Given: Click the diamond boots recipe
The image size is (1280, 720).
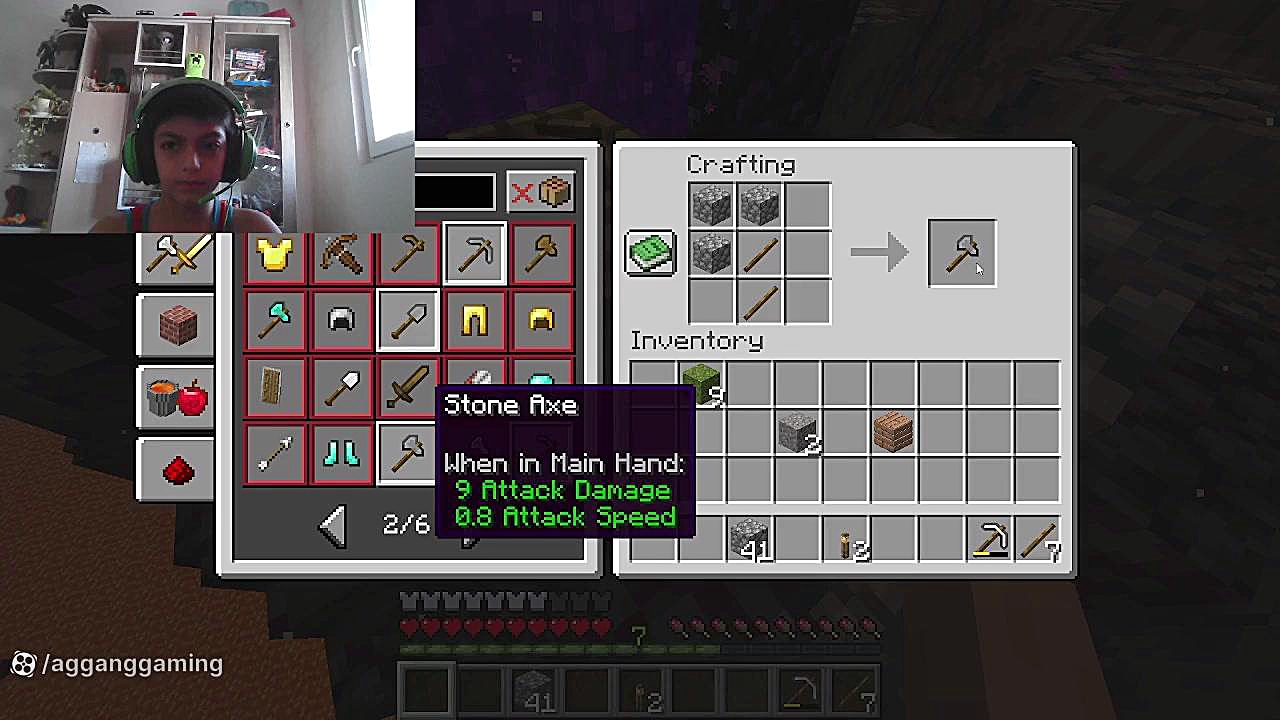Looking at the screenshot, I should [x=341, y=454].
